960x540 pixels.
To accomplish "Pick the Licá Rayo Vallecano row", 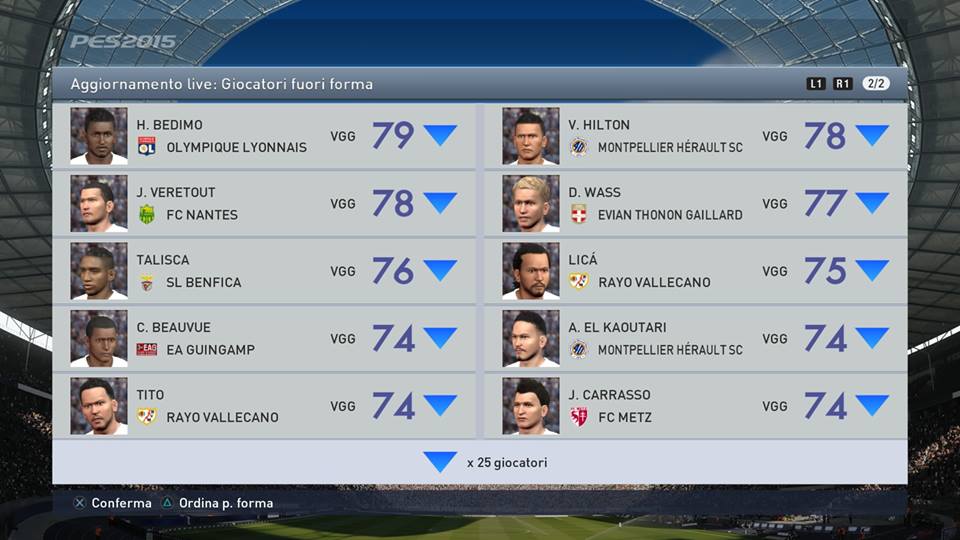I will pos(696,271).
